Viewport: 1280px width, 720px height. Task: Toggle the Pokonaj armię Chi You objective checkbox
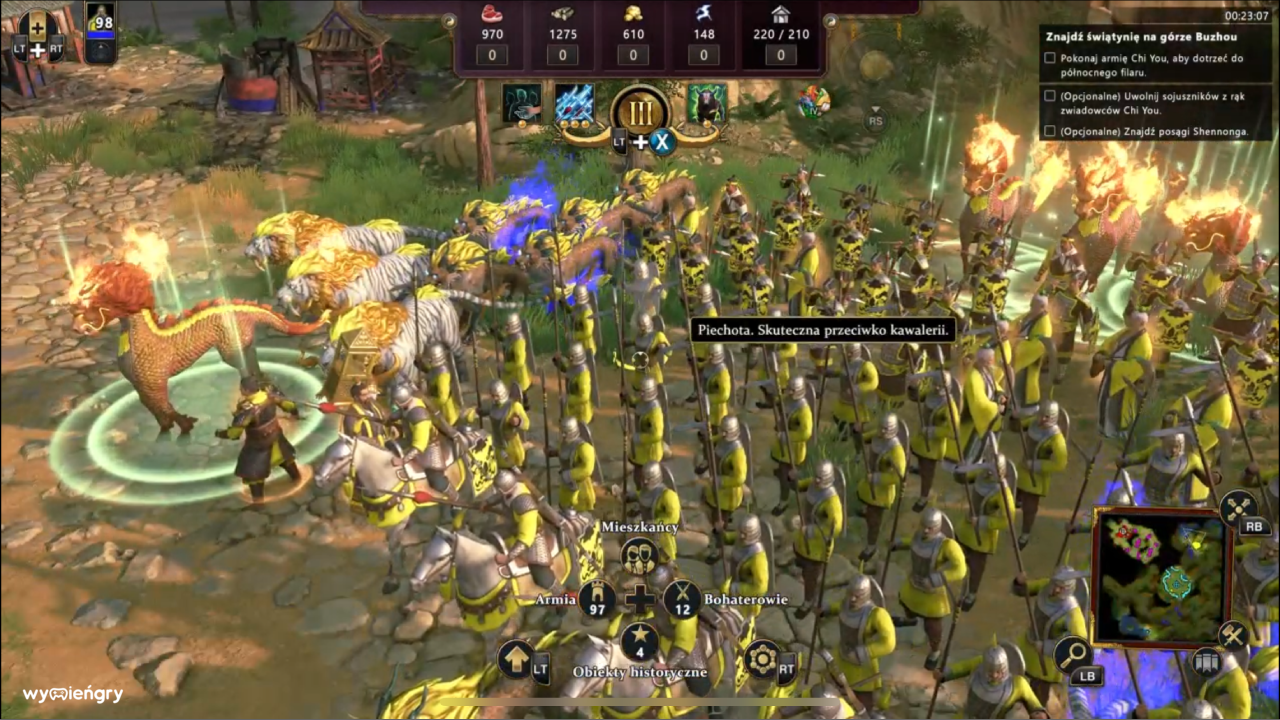pos(1049,58)
